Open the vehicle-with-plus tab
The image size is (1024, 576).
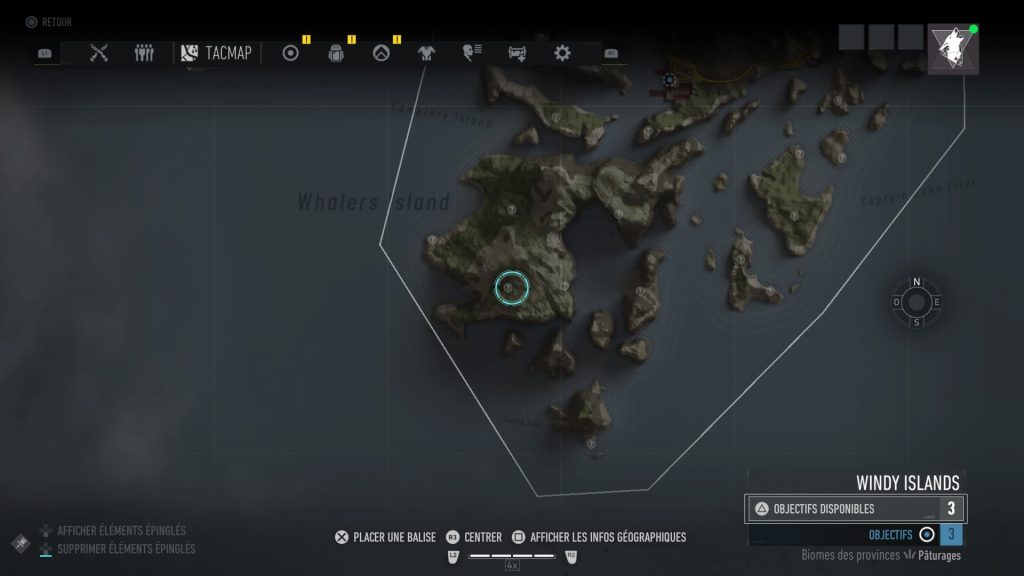tap(517, 53)
